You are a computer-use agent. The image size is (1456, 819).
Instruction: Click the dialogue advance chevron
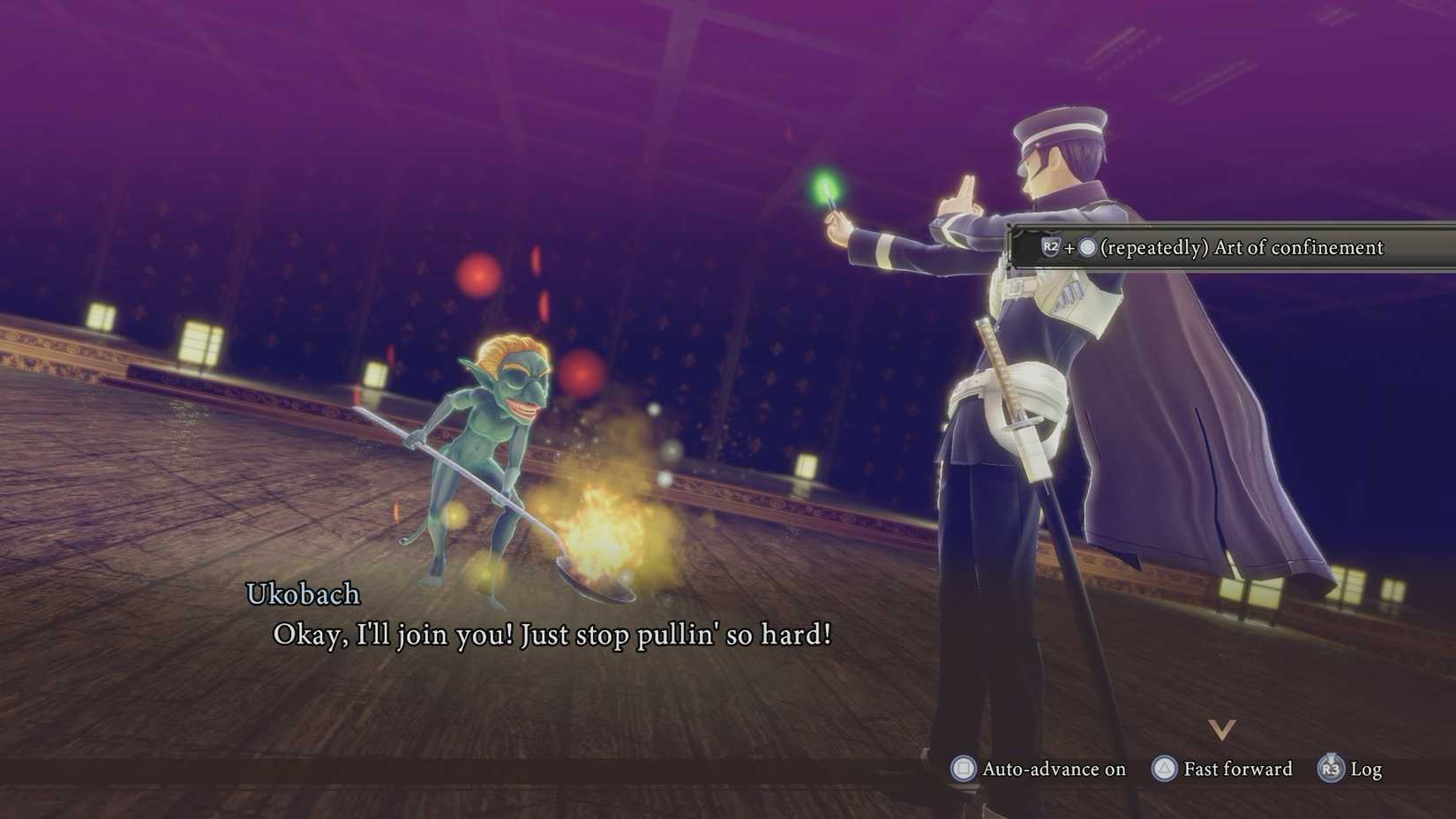tap(1222, 730)
